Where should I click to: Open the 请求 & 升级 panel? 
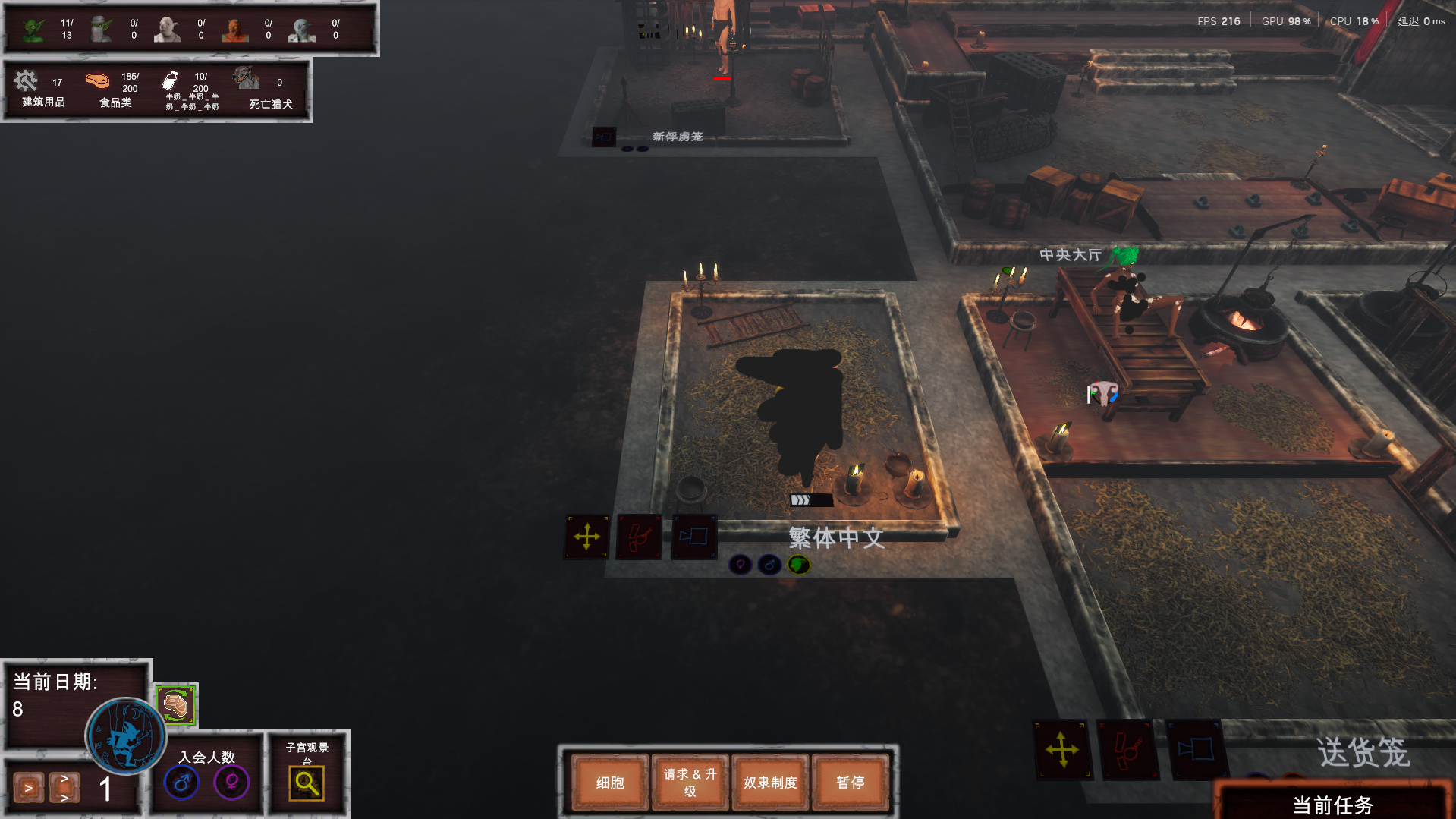(x=690, y=783)
